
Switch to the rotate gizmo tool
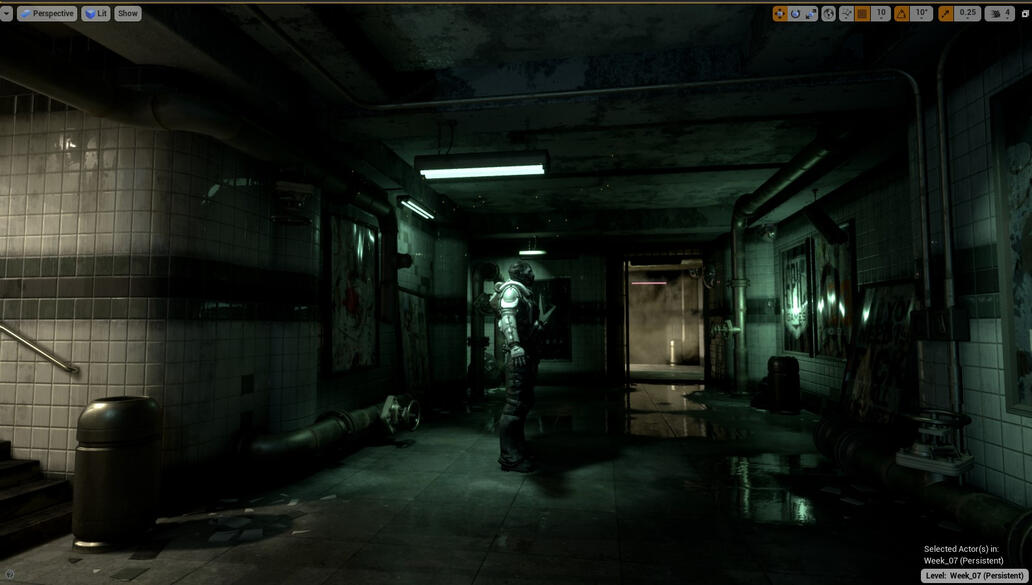796,13
